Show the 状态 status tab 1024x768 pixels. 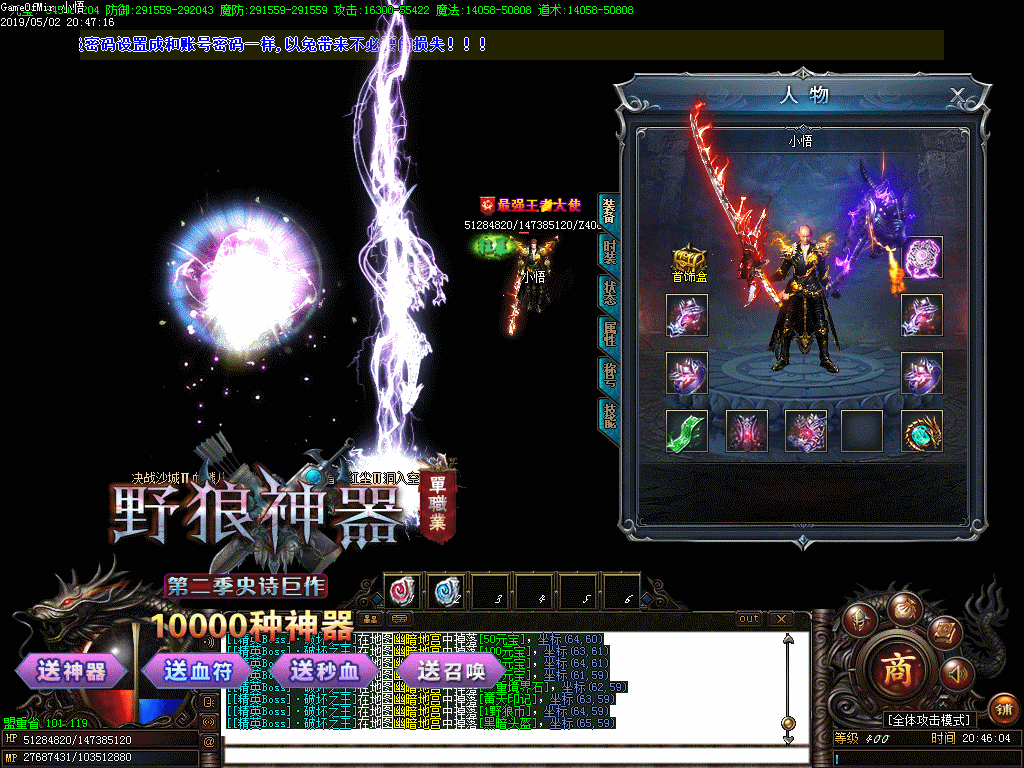point(609,292)
